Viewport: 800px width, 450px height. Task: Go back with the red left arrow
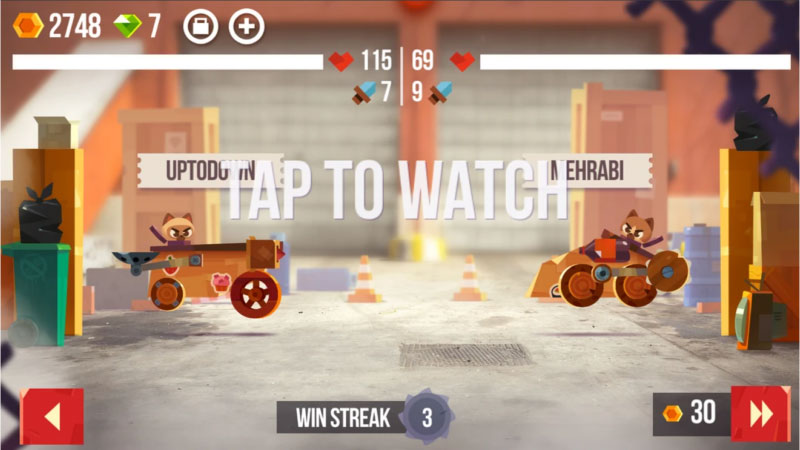pos(52,416)
